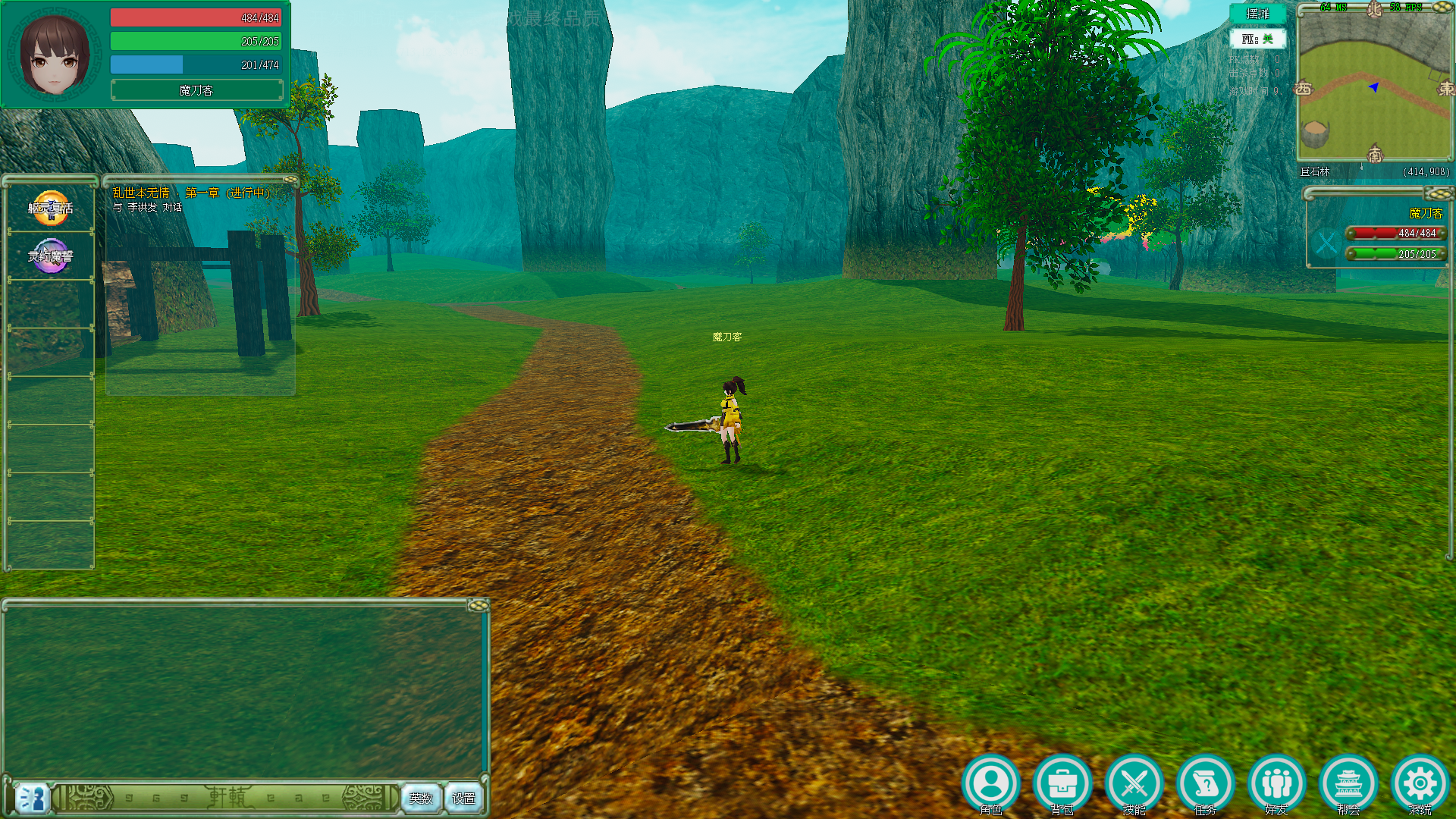Show the 任务 quest log
Image resolution: width=1456 pixels, height=819 pixels.
[1205, 783]
